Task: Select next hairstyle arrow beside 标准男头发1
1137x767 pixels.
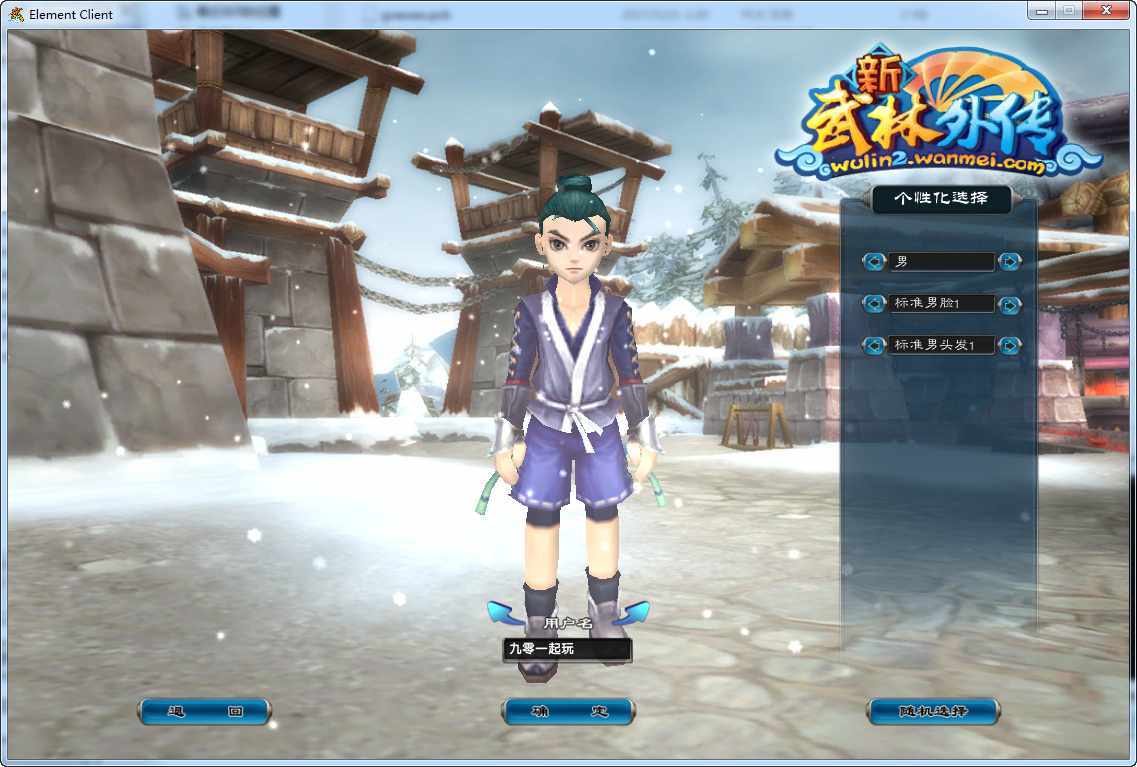Action: click(1010, 346)
